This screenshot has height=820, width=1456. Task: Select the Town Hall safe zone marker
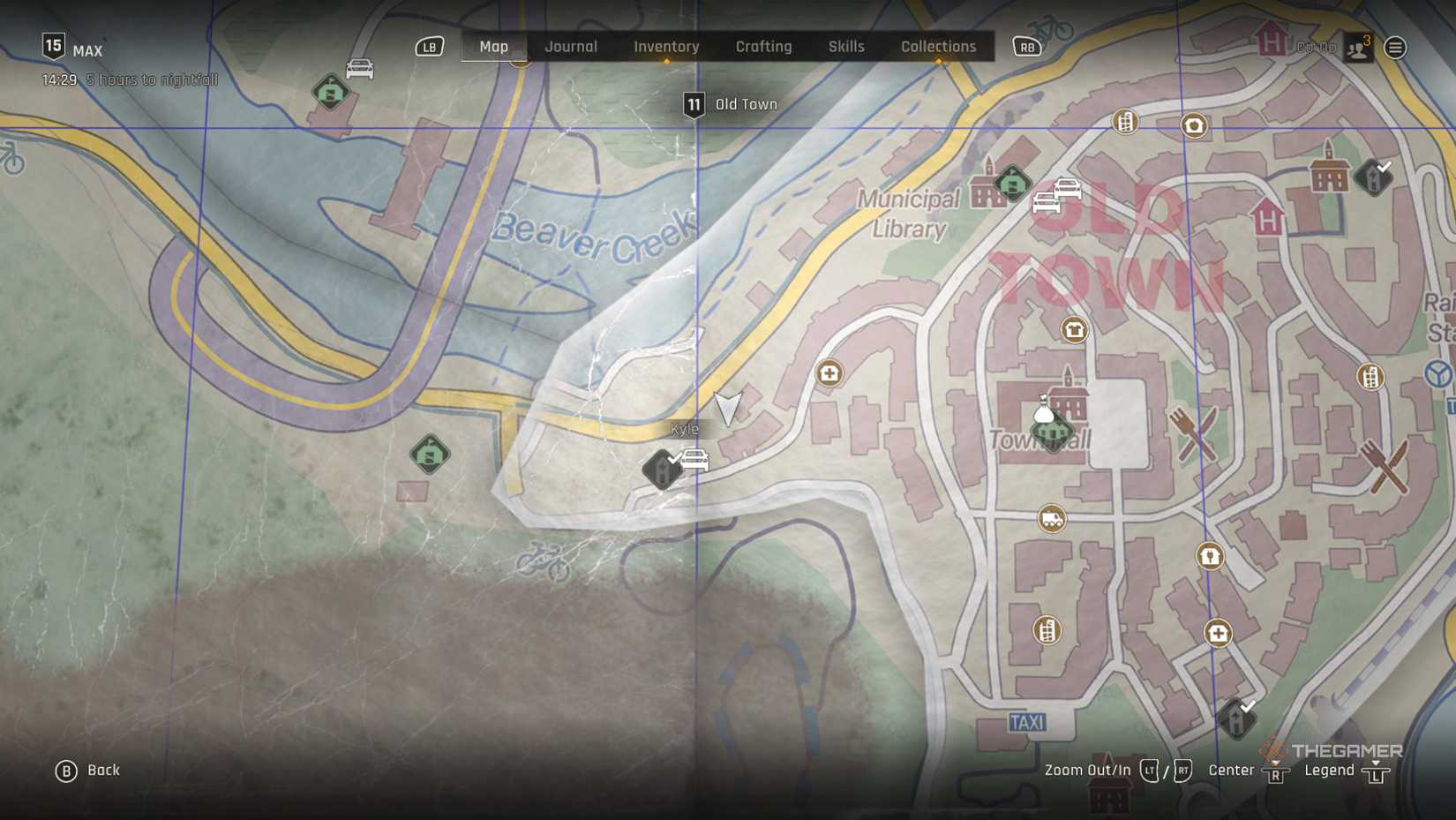click(x=1052, y=433)
